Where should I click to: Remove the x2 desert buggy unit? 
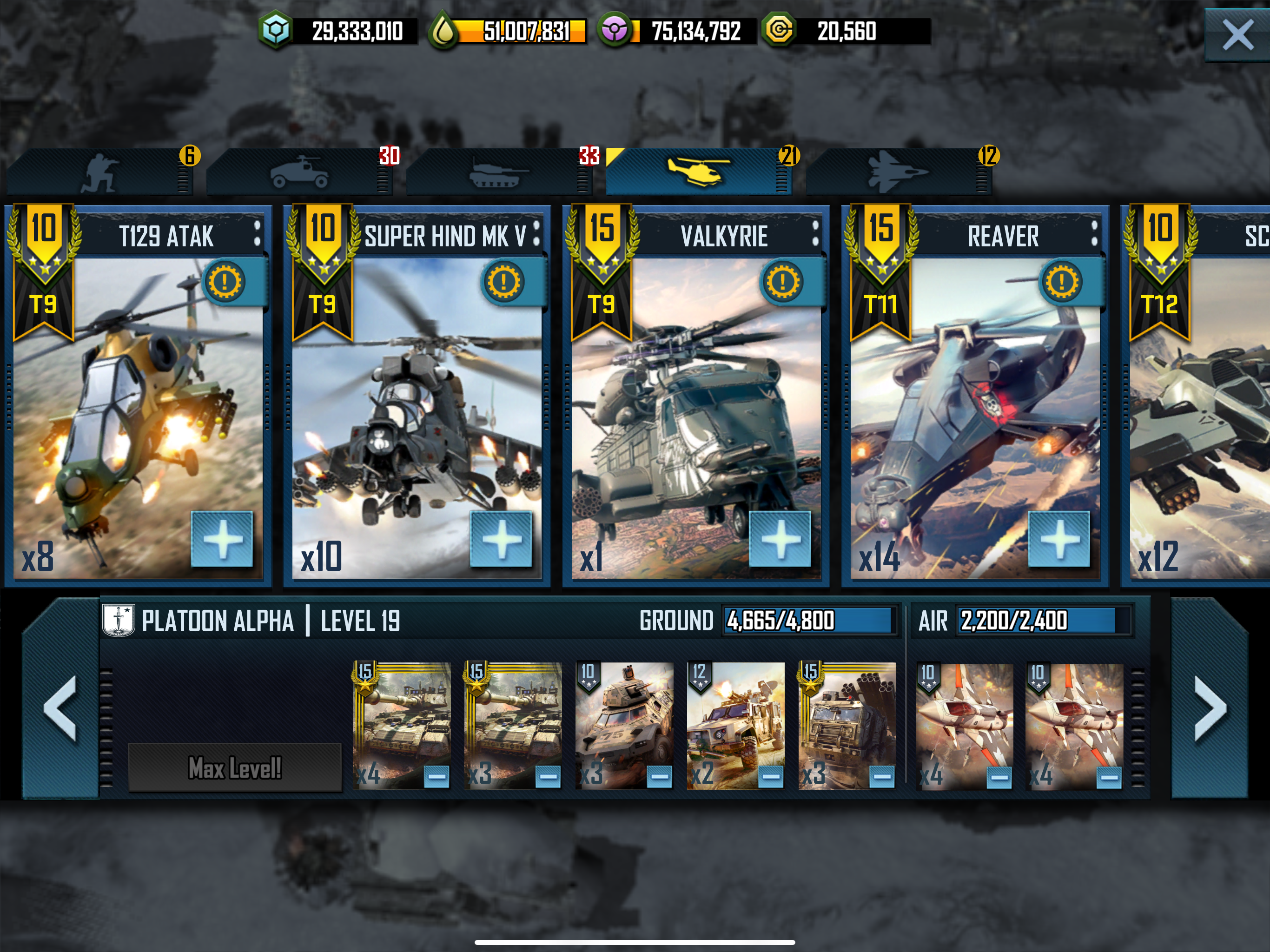pos(770,777)
